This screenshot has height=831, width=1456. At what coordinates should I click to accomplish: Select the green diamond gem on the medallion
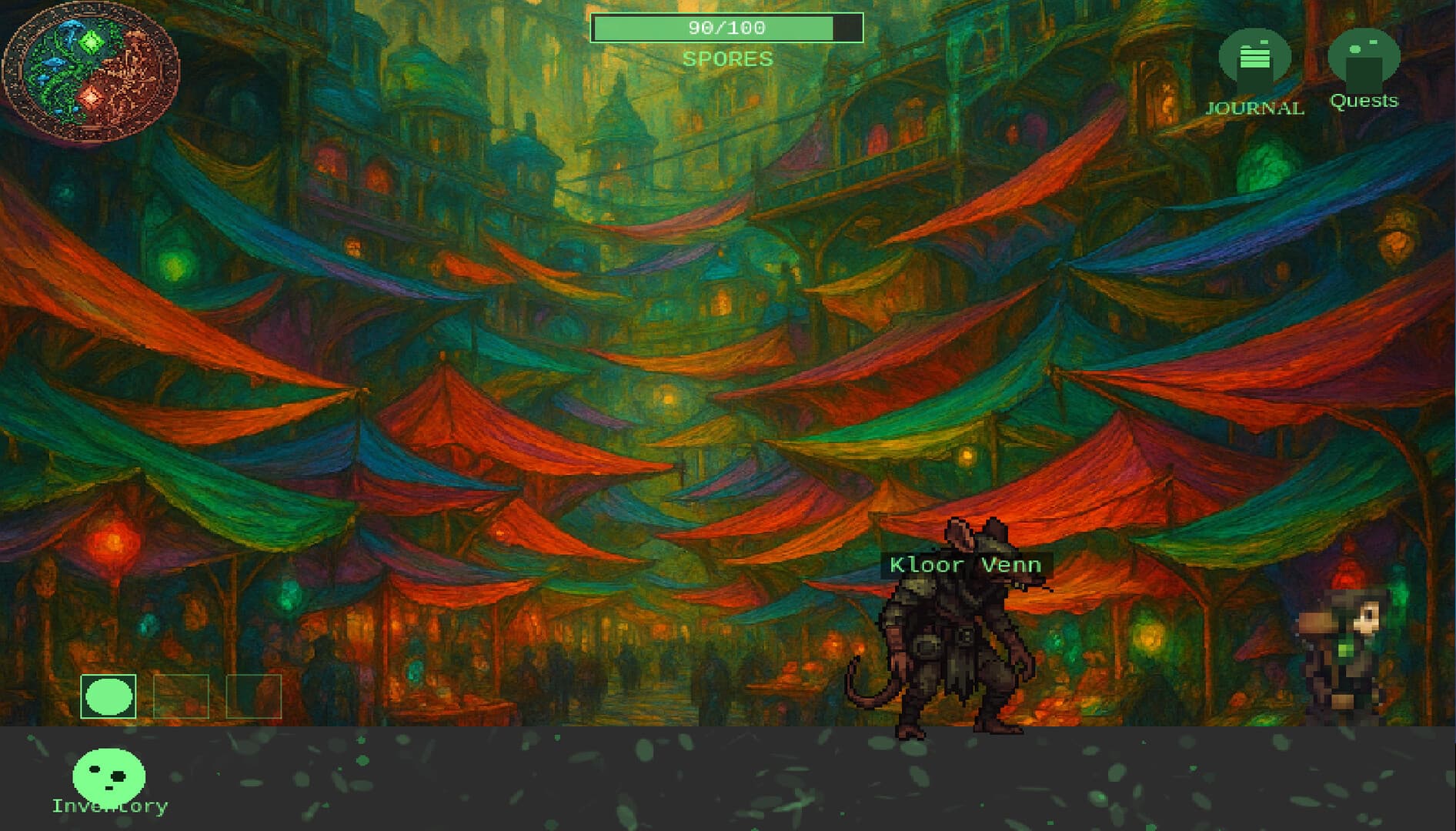[90, 42]
